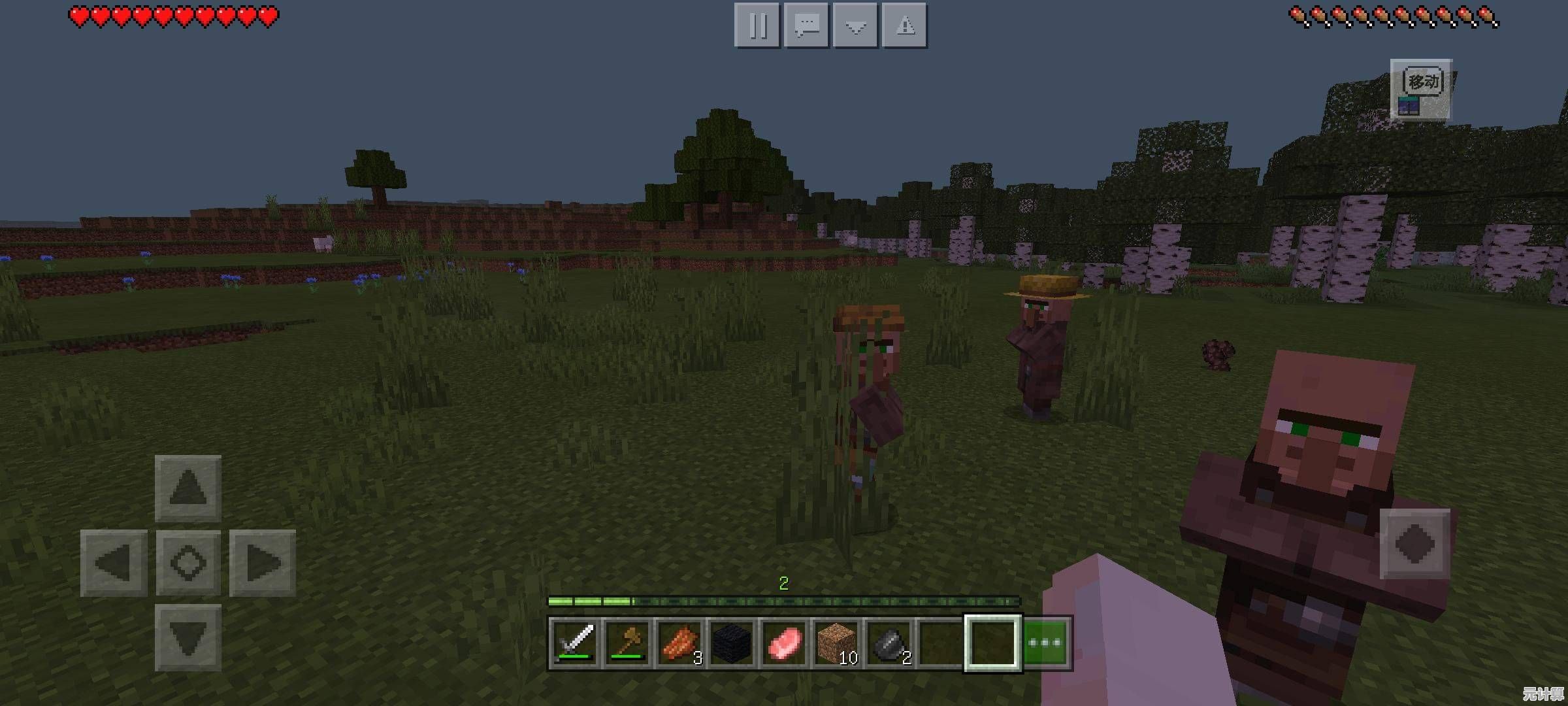Tap the warning triangle button
Screen dimensions: 1568x706
905,25
